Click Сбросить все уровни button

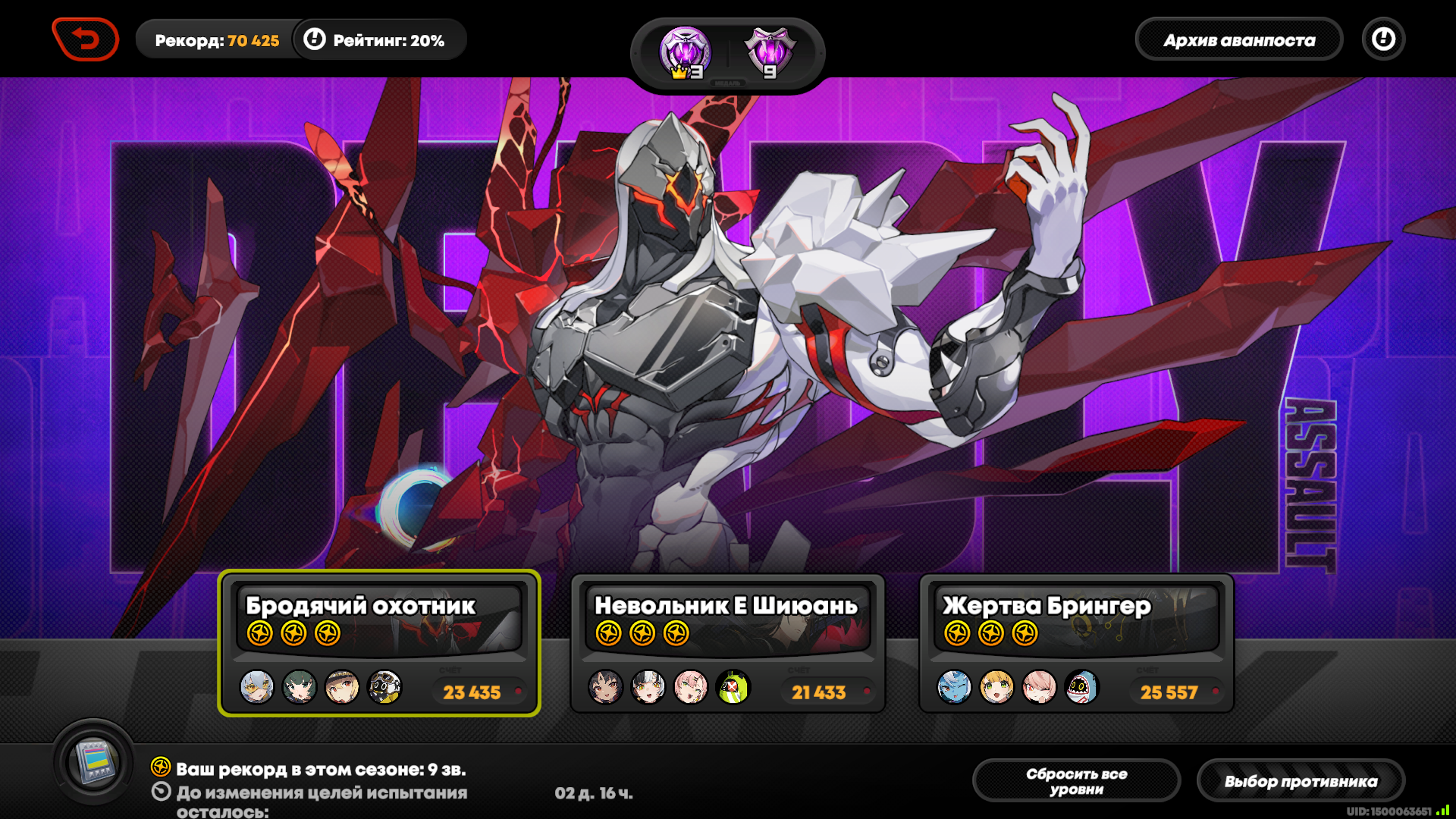point(1076,781)
